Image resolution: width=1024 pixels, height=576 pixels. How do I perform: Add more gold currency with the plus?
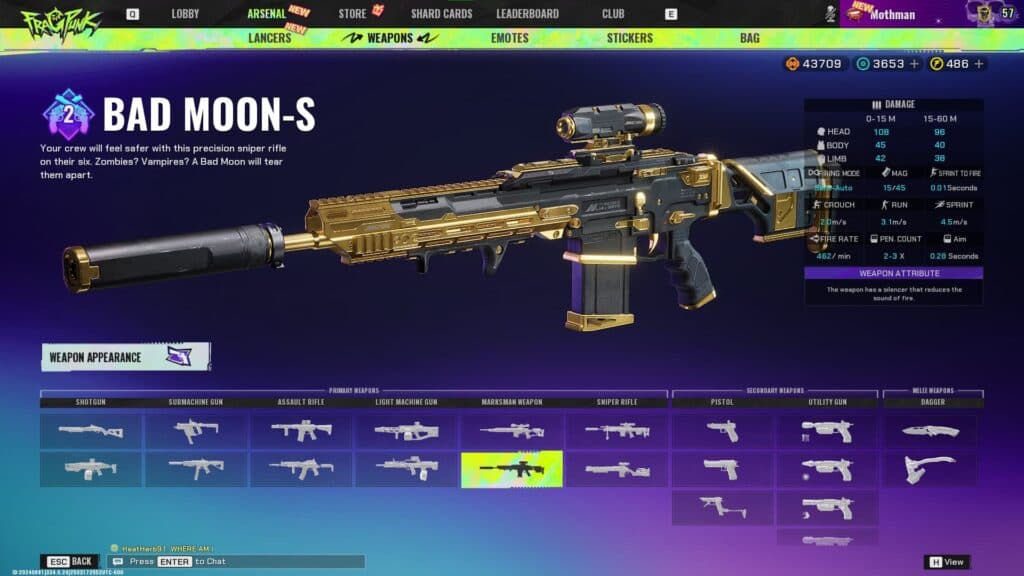coord(978,64)
